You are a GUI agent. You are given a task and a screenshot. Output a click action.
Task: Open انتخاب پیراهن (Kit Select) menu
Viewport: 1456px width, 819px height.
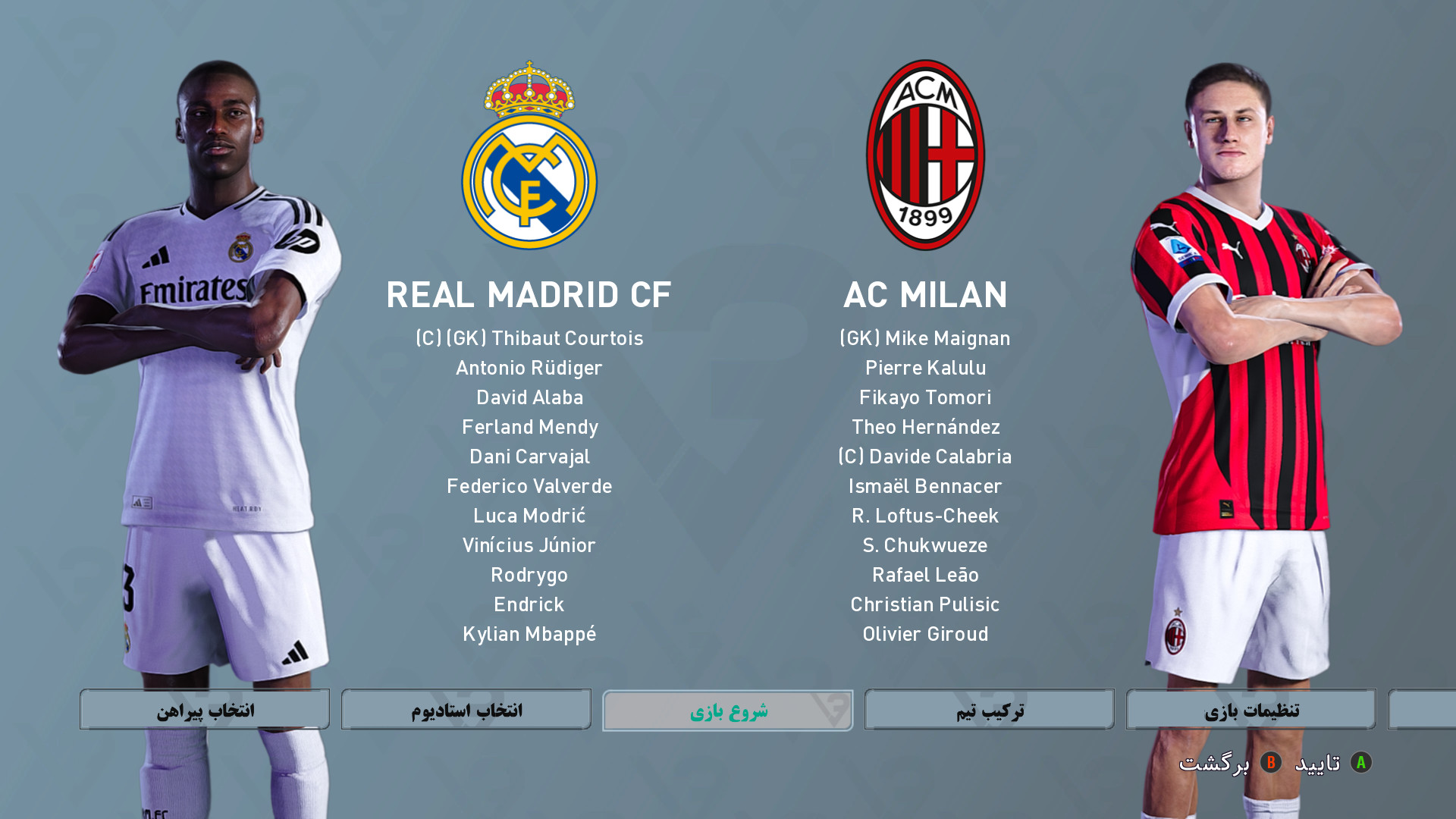[x=205, y=710]
